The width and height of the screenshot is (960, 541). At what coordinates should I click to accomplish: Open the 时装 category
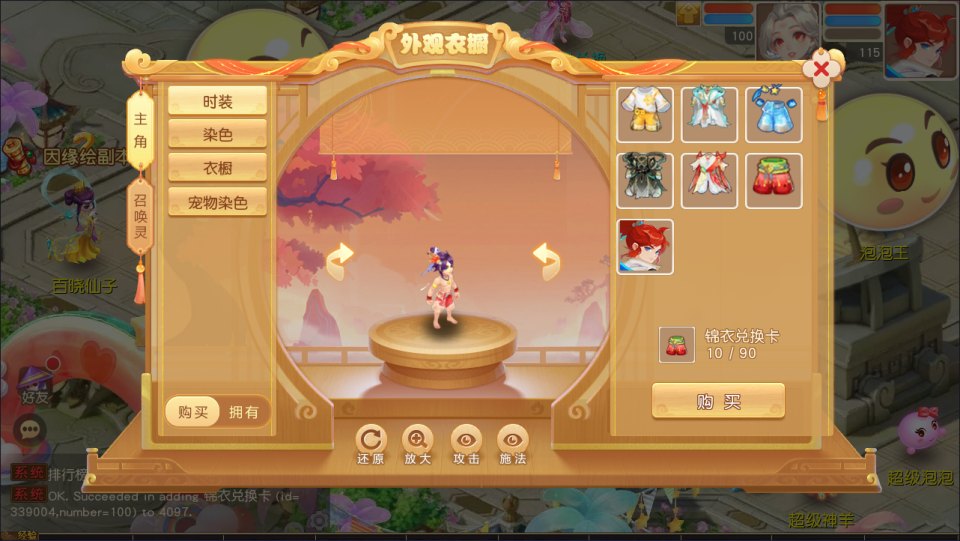(217, 100)
